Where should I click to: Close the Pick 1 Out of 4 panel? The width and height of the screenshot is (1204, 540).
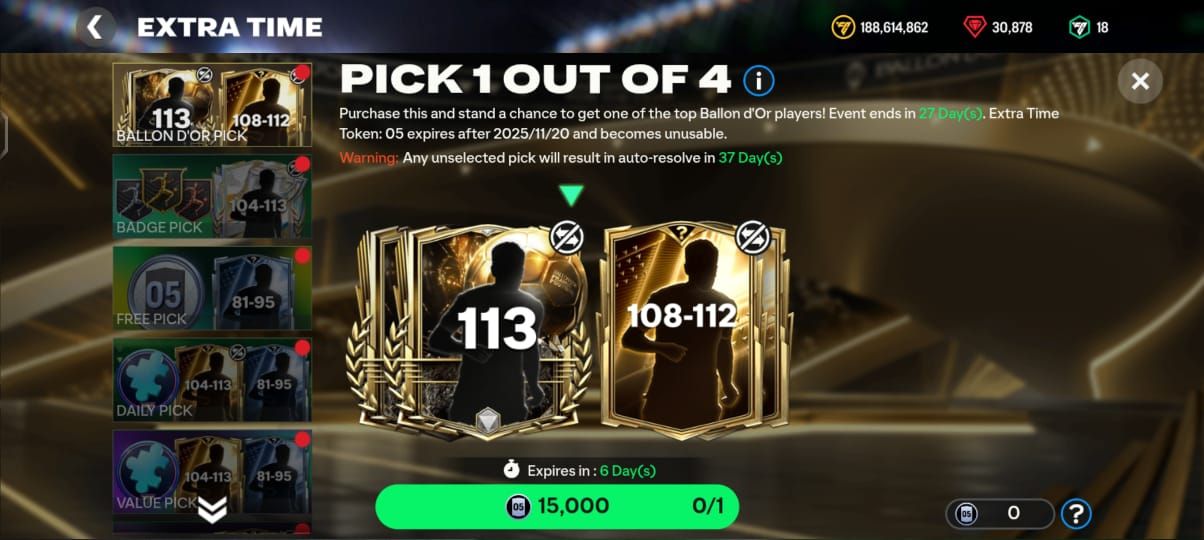pos(1139,82)
